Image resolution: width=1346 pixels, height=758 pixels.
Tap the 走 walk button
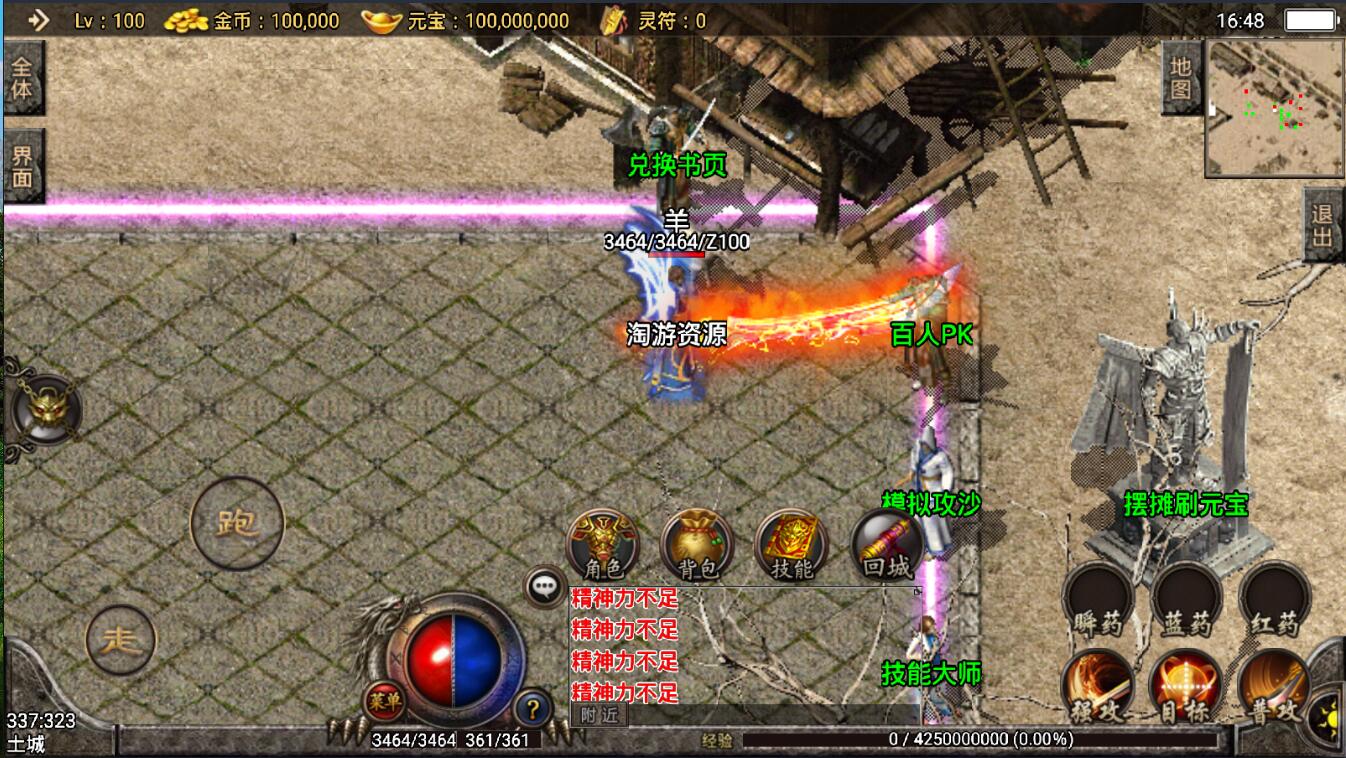121,640
